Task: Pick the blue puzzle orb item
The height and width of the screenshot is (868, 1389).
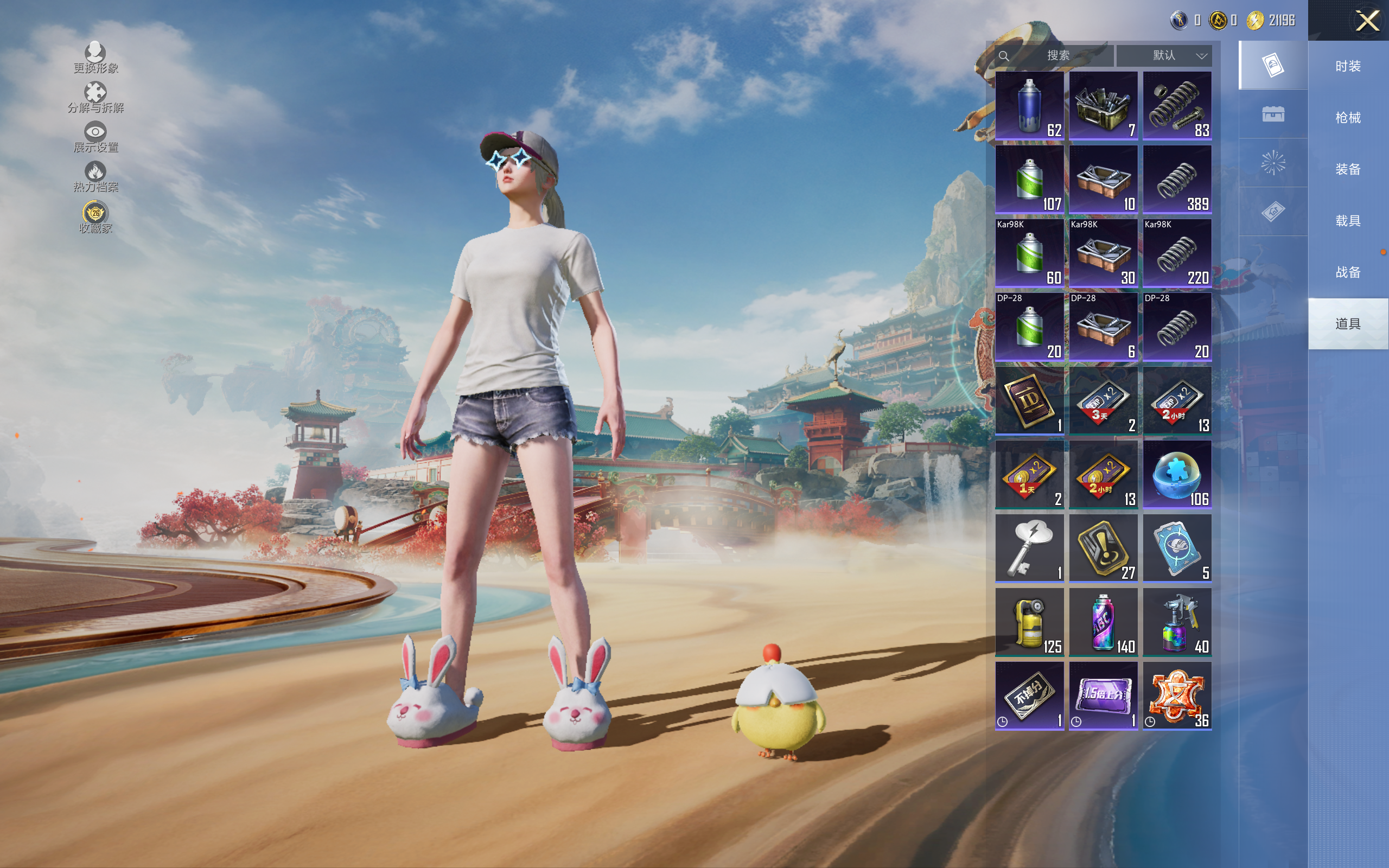Action: [1177, 475]
